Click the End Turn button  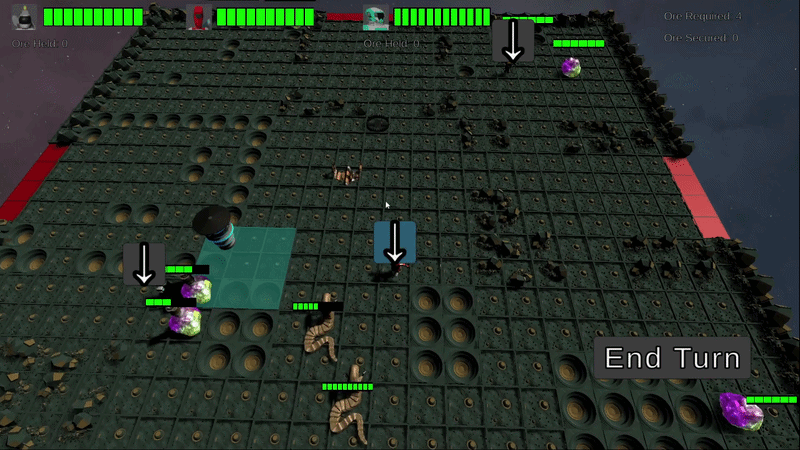coord(672,358)
